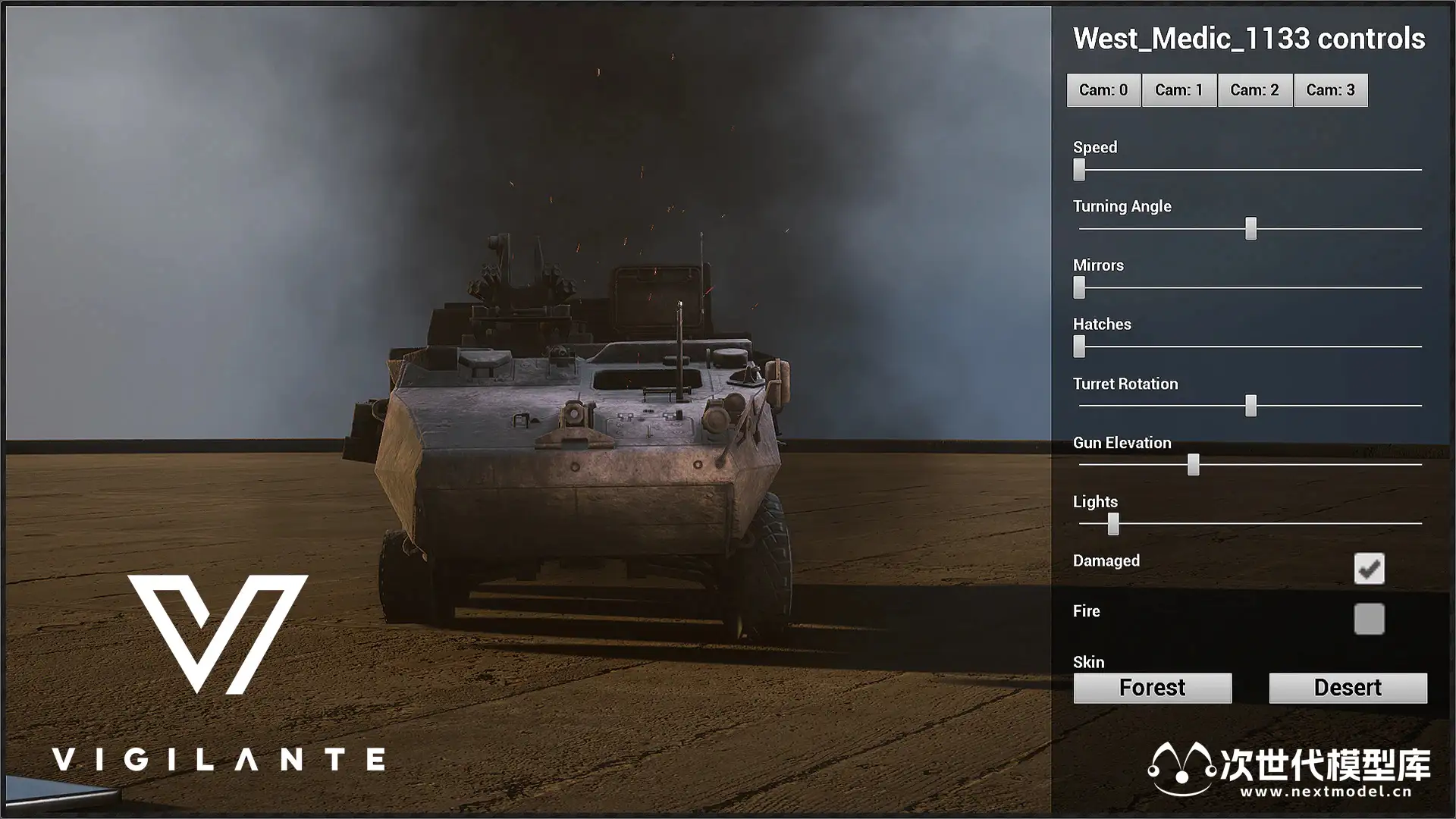Click the Gun Elevation slider handle
Image resolution: width=1456 pixels, height=819 pixels.
pos(1193,465)
